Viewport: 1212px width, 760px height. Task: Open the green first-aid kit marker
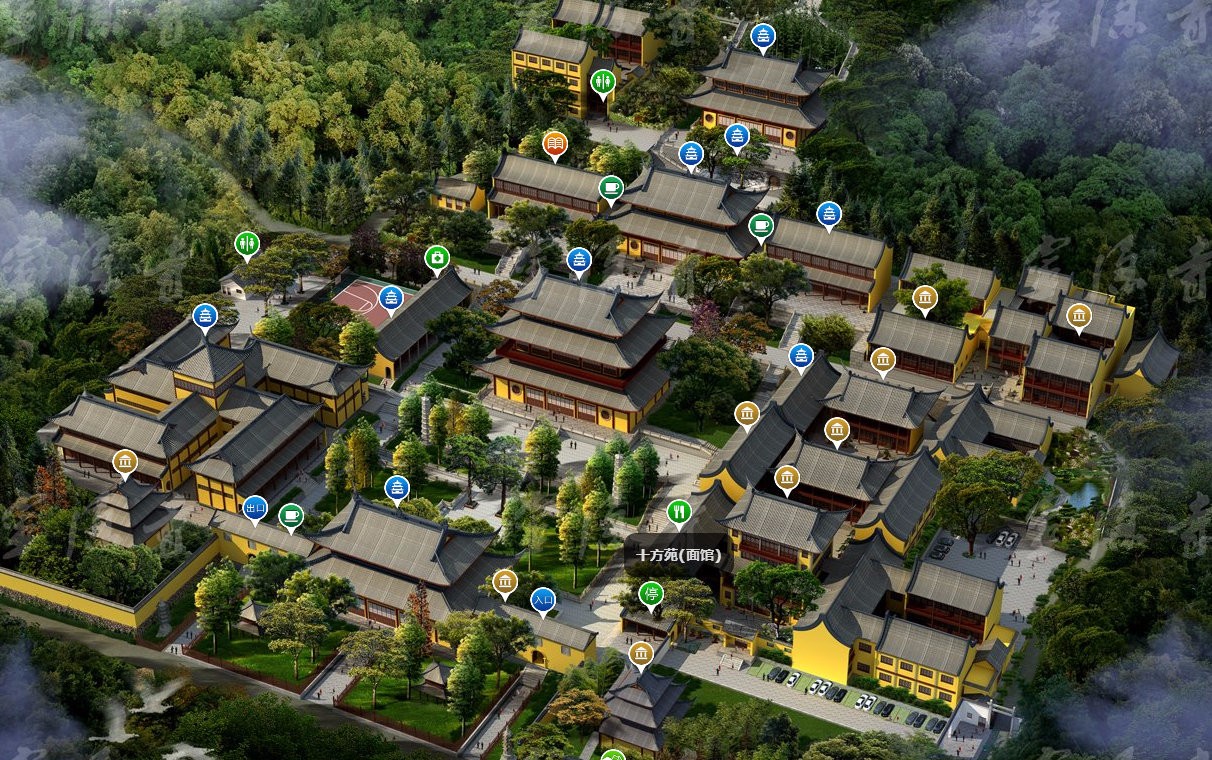tap(437, 259)
